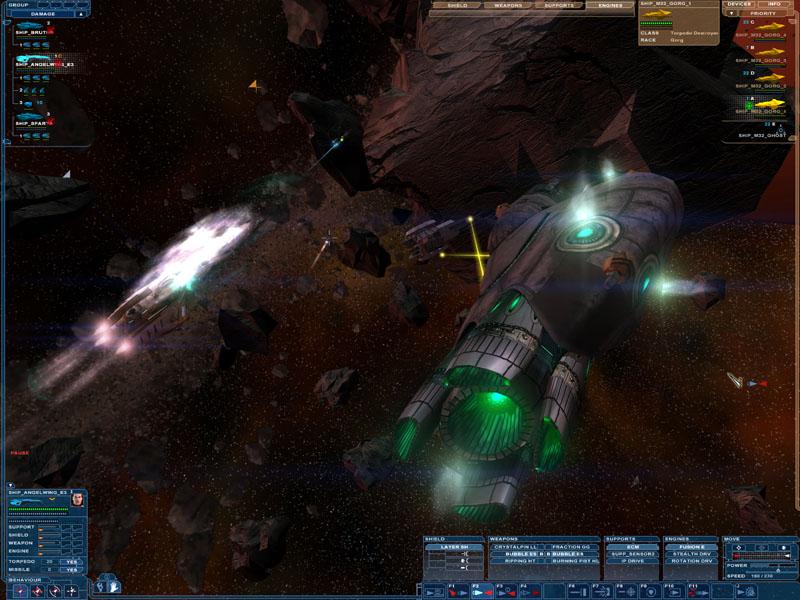
Task: Toggle the Torpedo YES button
Action: point(71,561)
